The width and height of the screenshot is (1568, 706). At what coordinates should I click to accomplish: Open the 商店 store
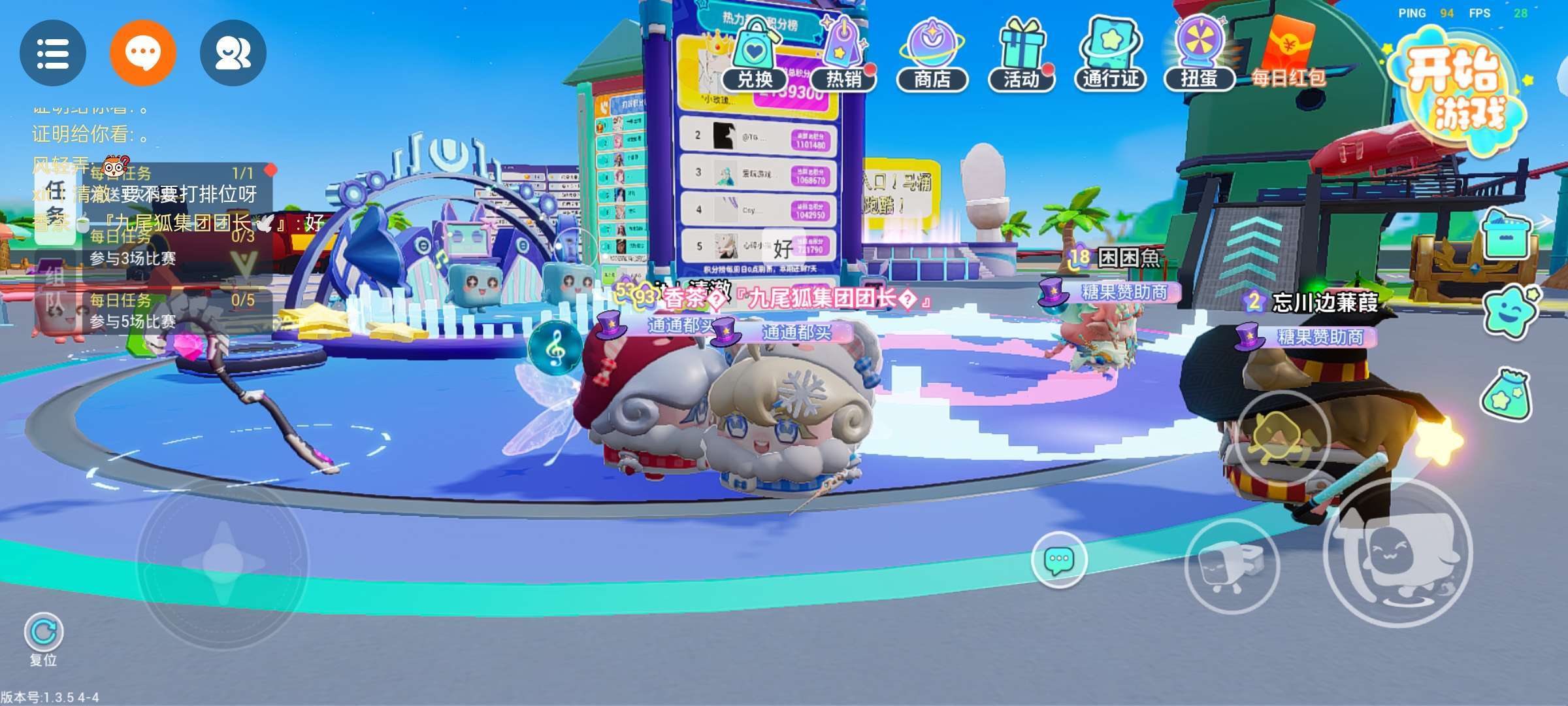click(932, 55)
